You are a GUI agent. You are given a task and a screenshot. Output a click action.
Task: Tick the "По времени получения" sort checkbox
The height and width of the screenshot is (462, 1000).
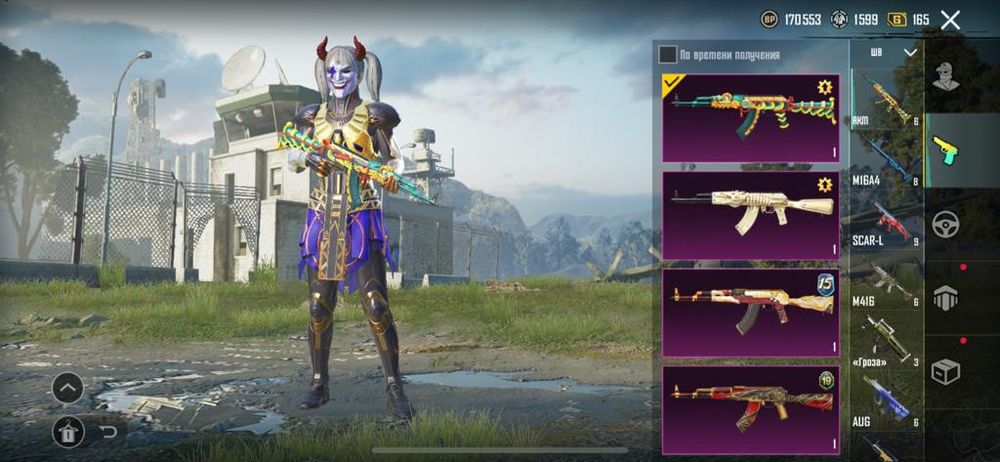point(668,54)
